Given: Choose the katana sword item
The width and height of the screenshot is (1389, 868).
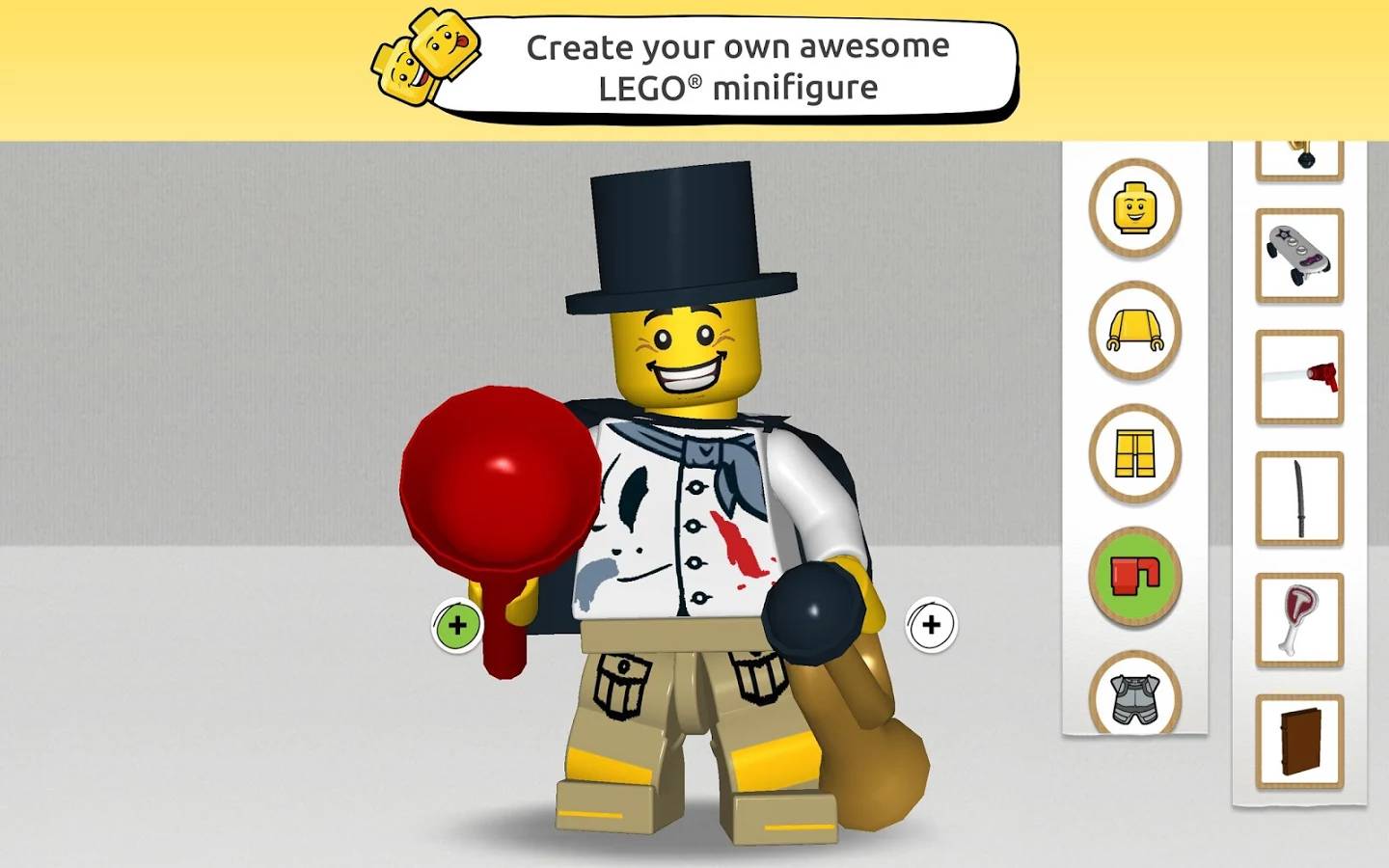Looking at the screenshot, I should (1298, 495).
